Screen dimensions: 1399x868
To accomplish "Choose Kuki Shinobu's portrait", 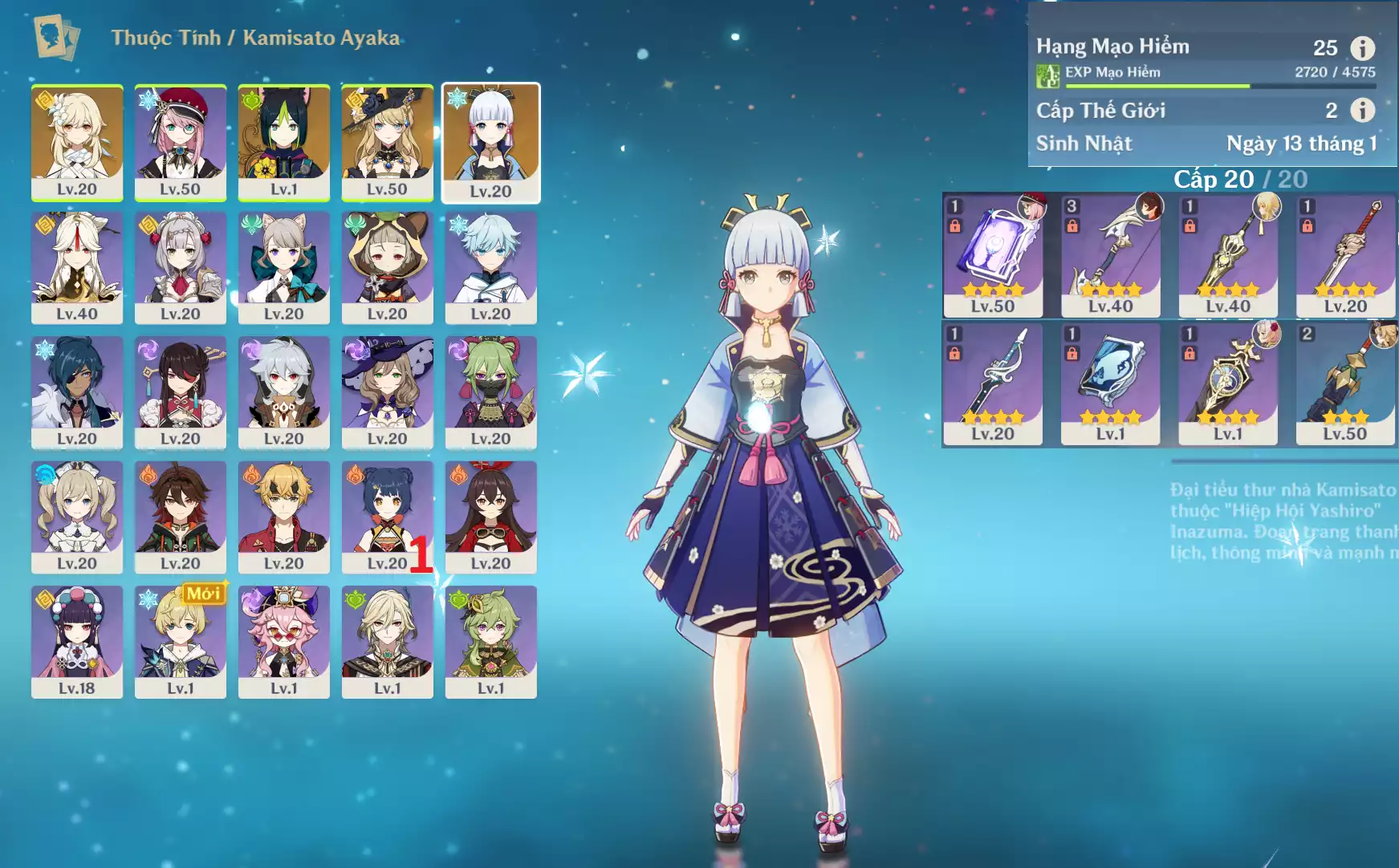I will pos(490,391).
